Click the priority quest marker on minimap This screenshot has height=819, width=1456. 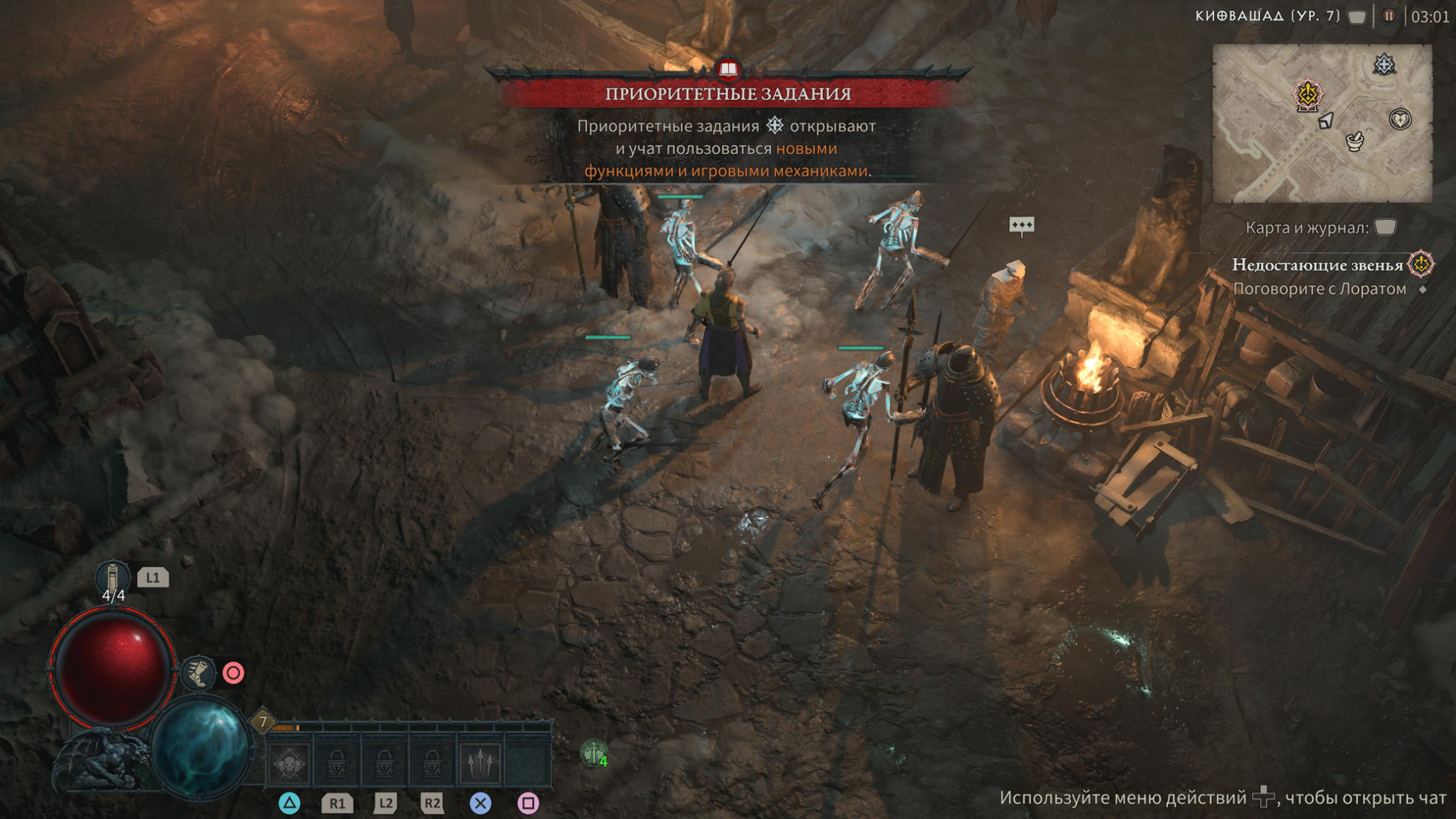pyautogui.click(x=1384, y=65)
